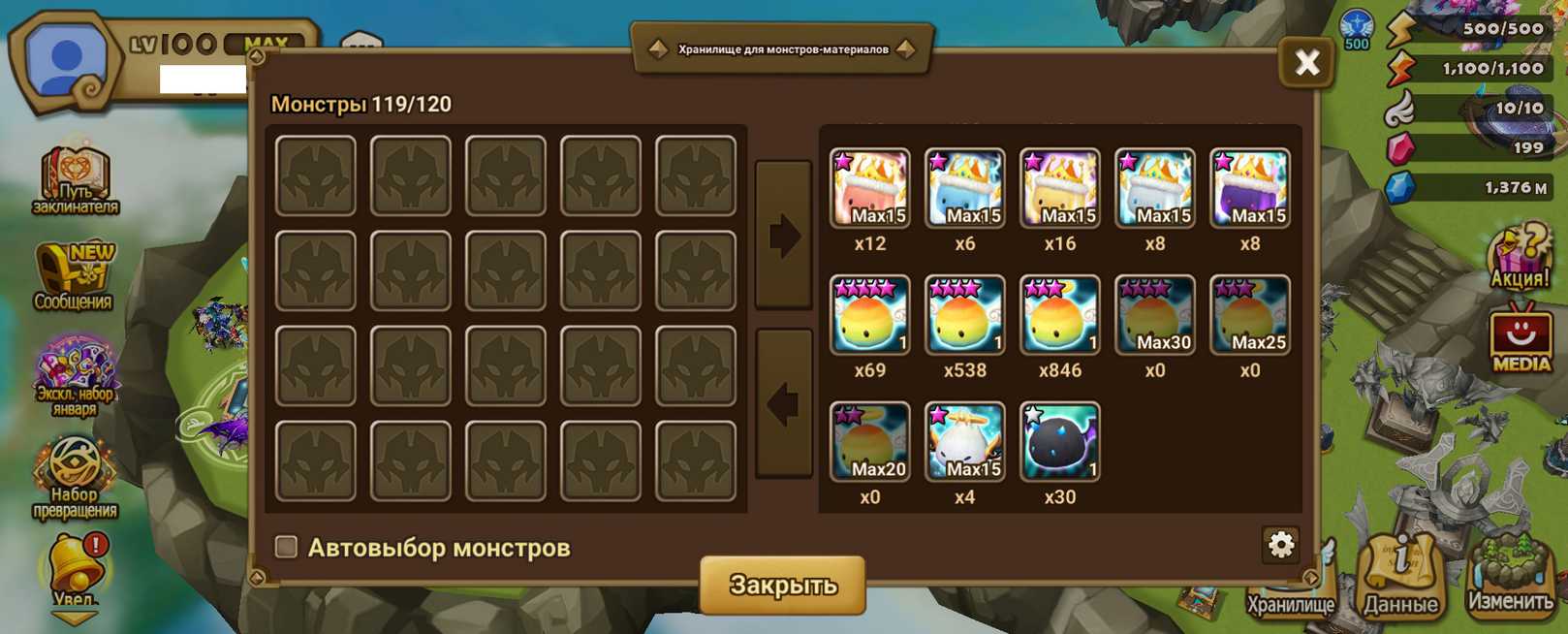Screen dimensions: 1568x634
Task: Select the blue Angelmon with x6 count
Action: (x=964, y=189)
